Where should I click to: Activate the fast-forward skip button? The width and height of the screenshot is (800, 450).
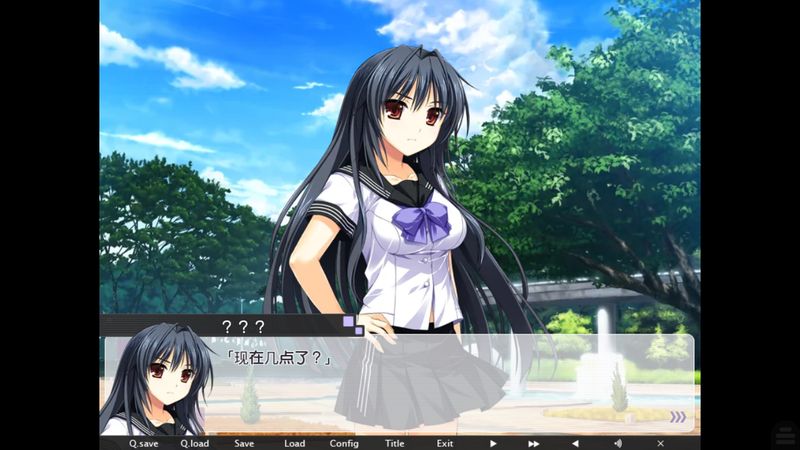[534, 443]
